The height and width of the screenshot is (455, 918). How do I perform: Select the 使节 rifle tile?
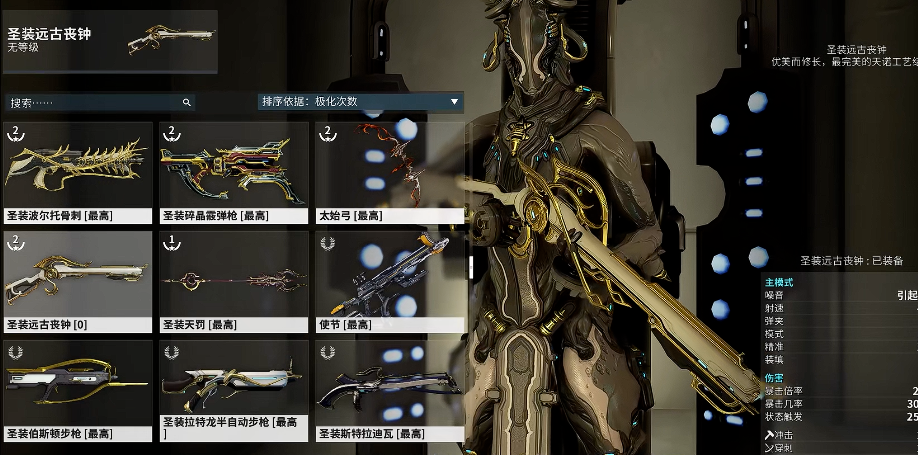click(x=390, y=281)
